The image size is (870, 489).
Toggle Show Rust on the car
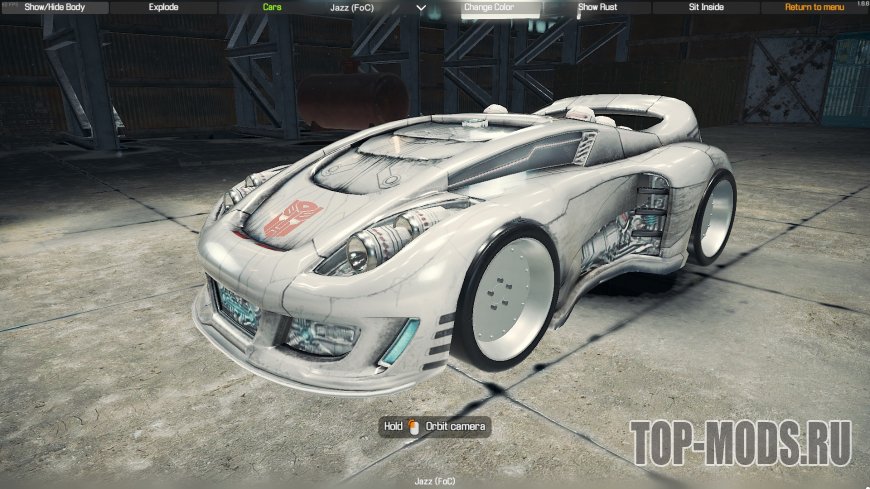coord(597,7)
